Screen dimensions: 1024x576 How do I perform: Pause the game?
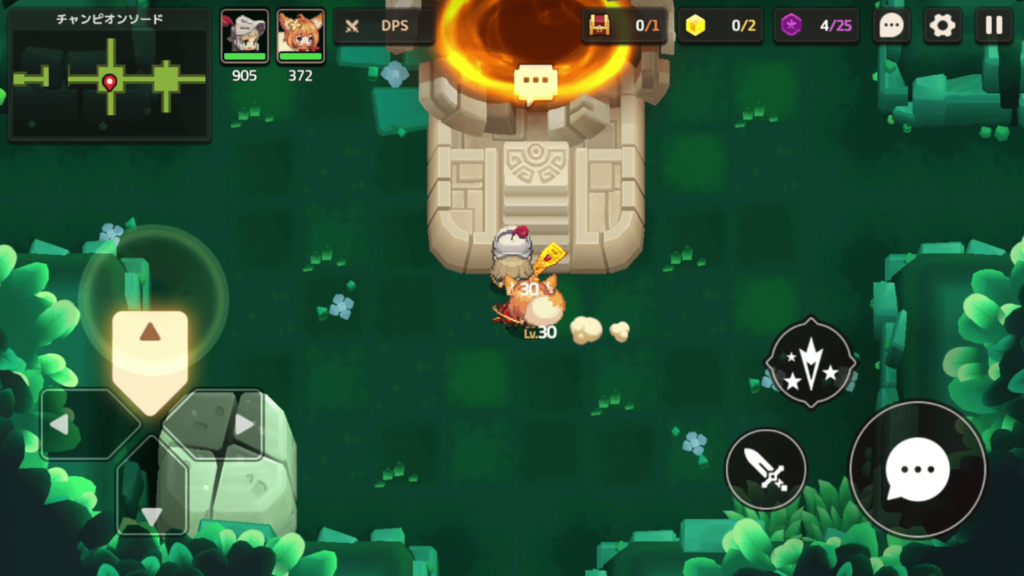click(x=993, y=26)
